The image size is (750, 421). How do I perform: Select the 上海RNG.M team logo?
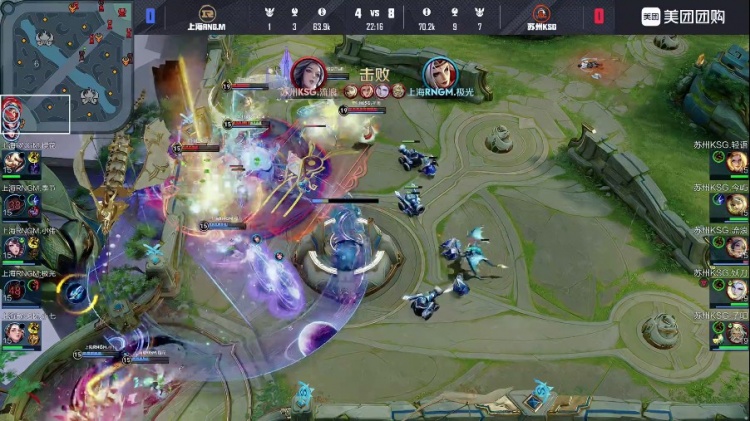(207, 14)
